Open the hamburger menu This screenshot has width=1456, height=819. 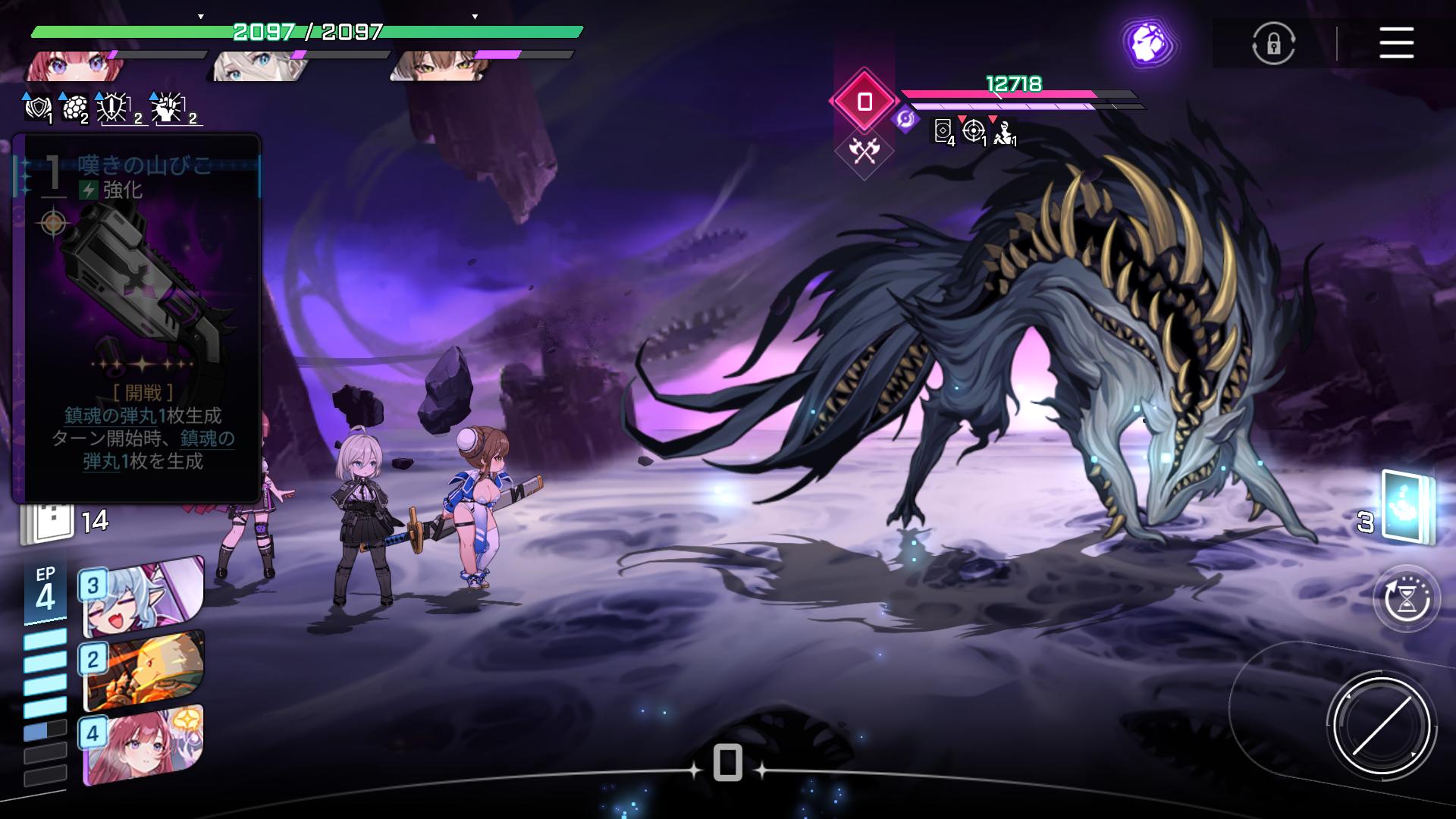[1396, 43]
